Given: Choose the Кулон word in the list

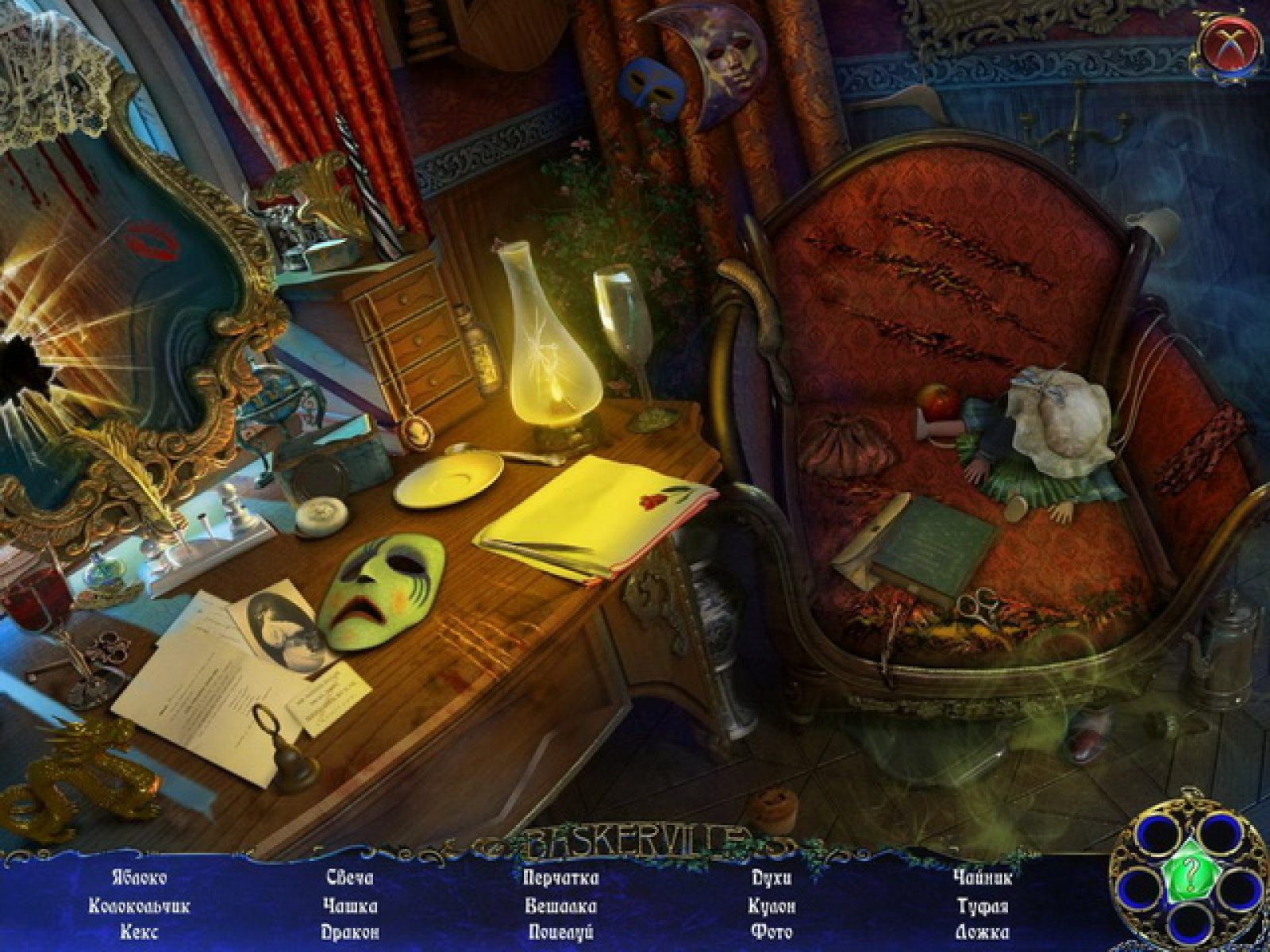Looking at the screenshot, I should coord(772,905).
